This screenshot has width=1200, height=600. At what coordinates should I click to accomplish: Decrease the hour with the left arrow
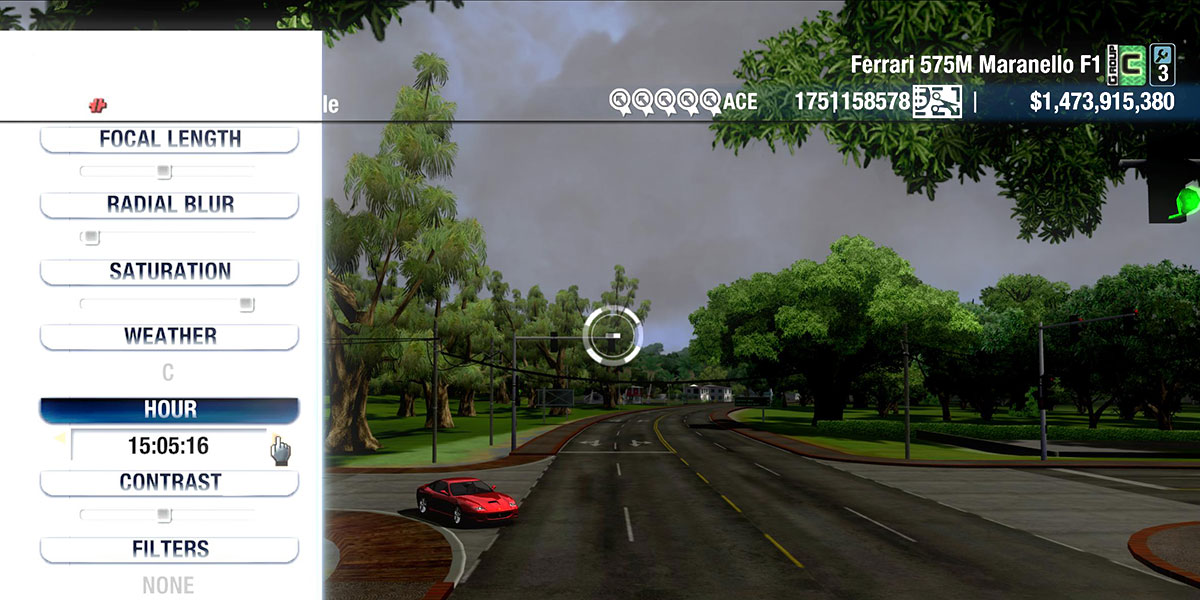59,438
